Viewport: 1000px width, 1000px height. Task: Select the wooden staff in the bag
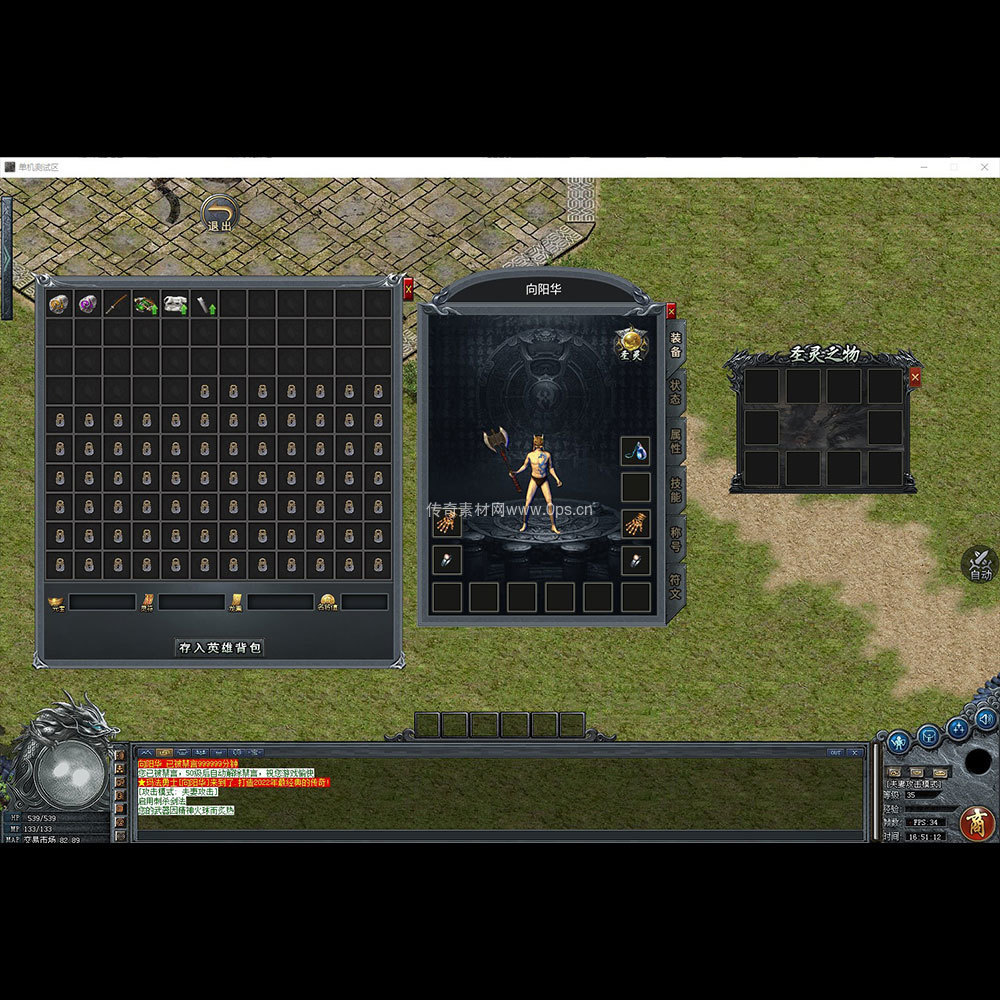(x=118, y=303)
